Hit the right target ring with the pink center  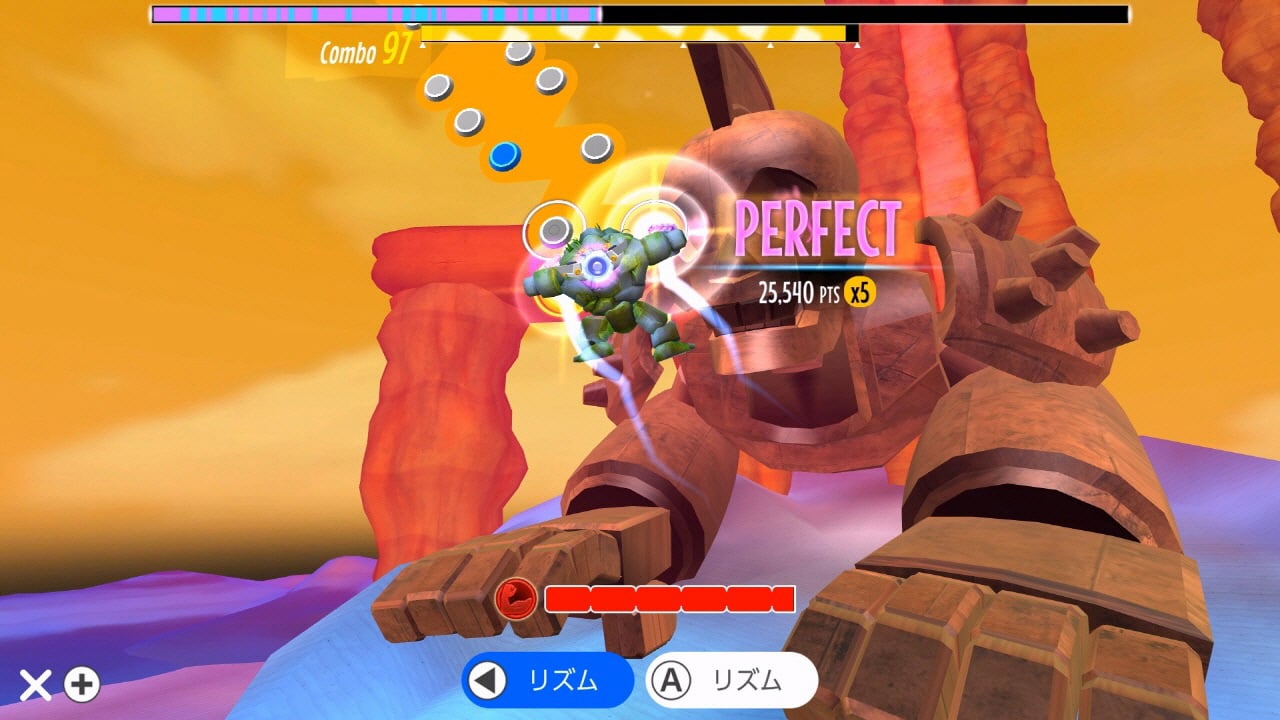coord(655,224)
